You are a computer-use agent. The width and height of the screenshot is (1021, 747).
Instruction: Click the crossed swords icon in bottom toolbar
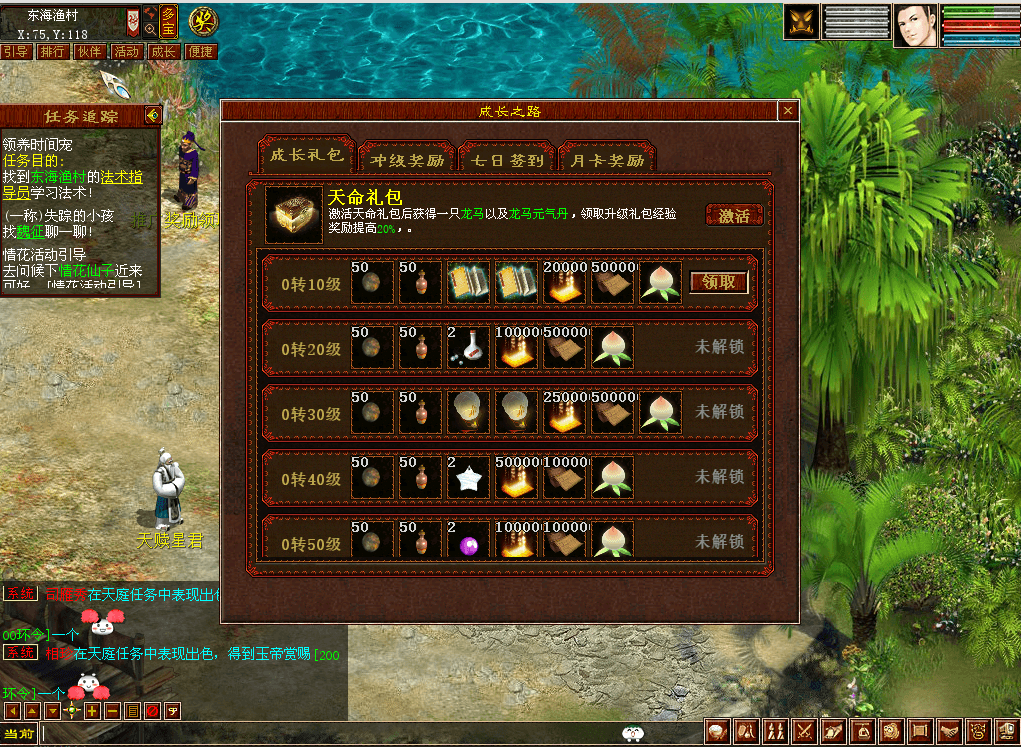click(x=803, y=732)
